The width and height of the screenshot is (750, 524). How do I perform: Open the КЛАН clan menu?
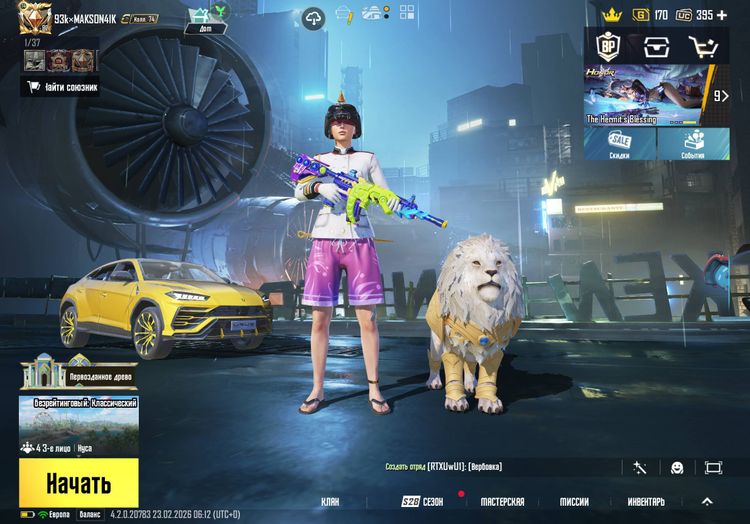click(330, 501)
